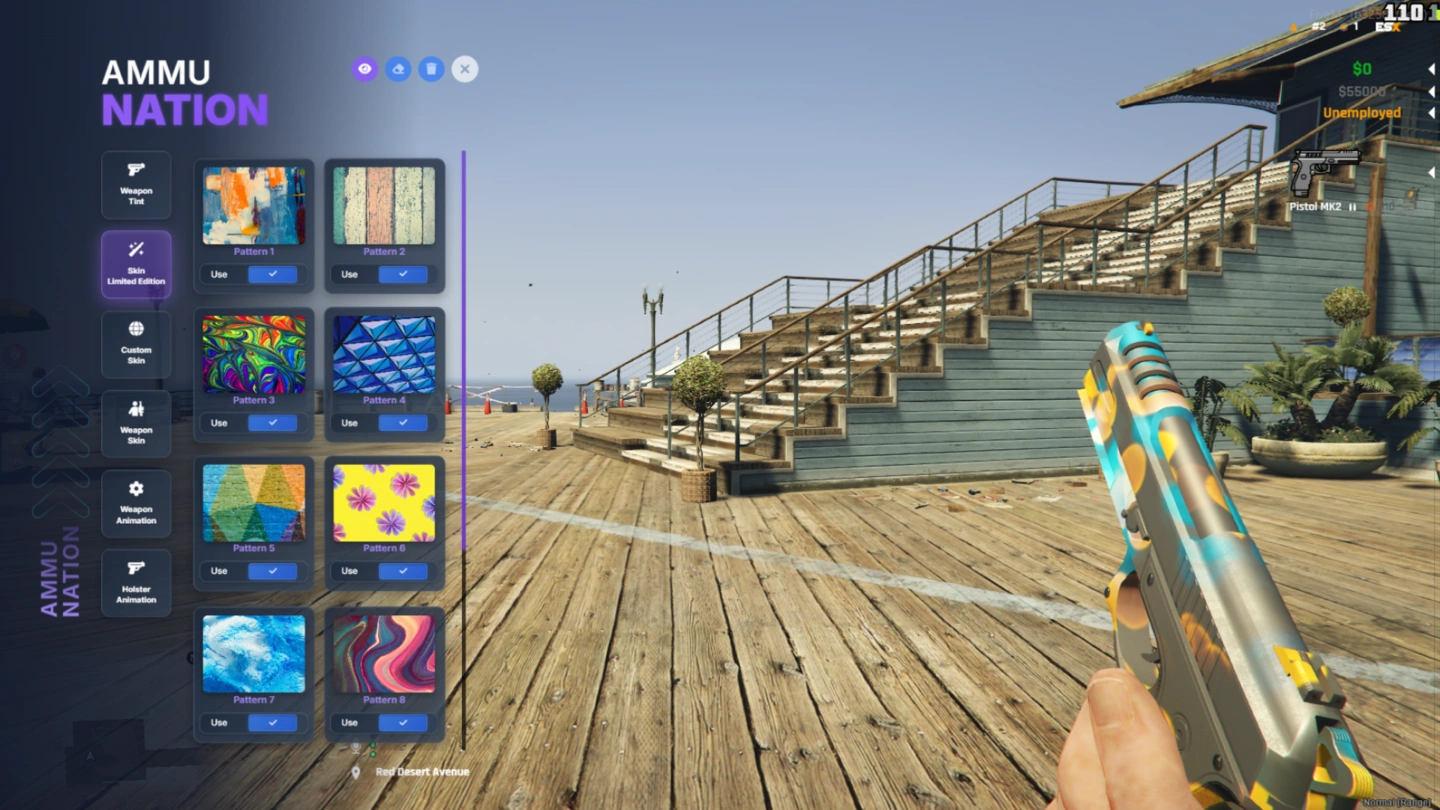Confirm Use for Pattern 2
This screenshot has height=810, width=1440.
pos(403,275)
